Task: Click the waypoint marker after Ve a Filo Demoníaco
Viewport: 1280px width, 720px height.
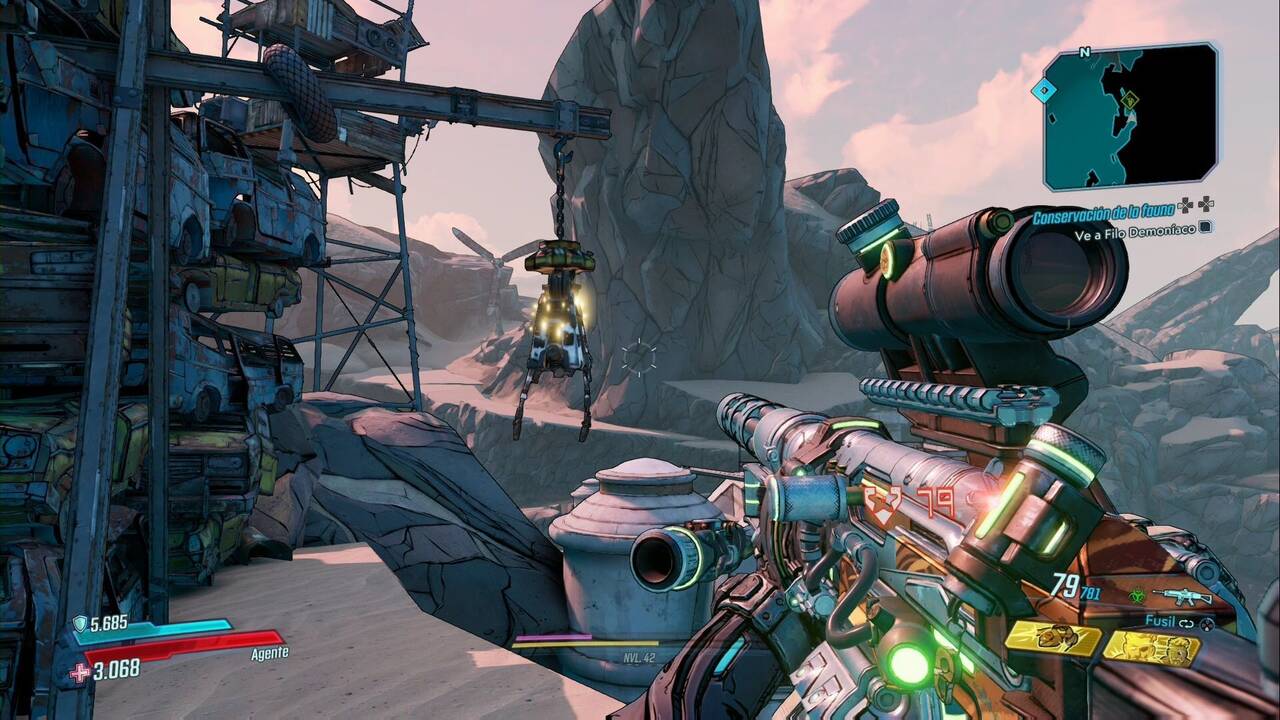Action: (x=1206, y=227)
